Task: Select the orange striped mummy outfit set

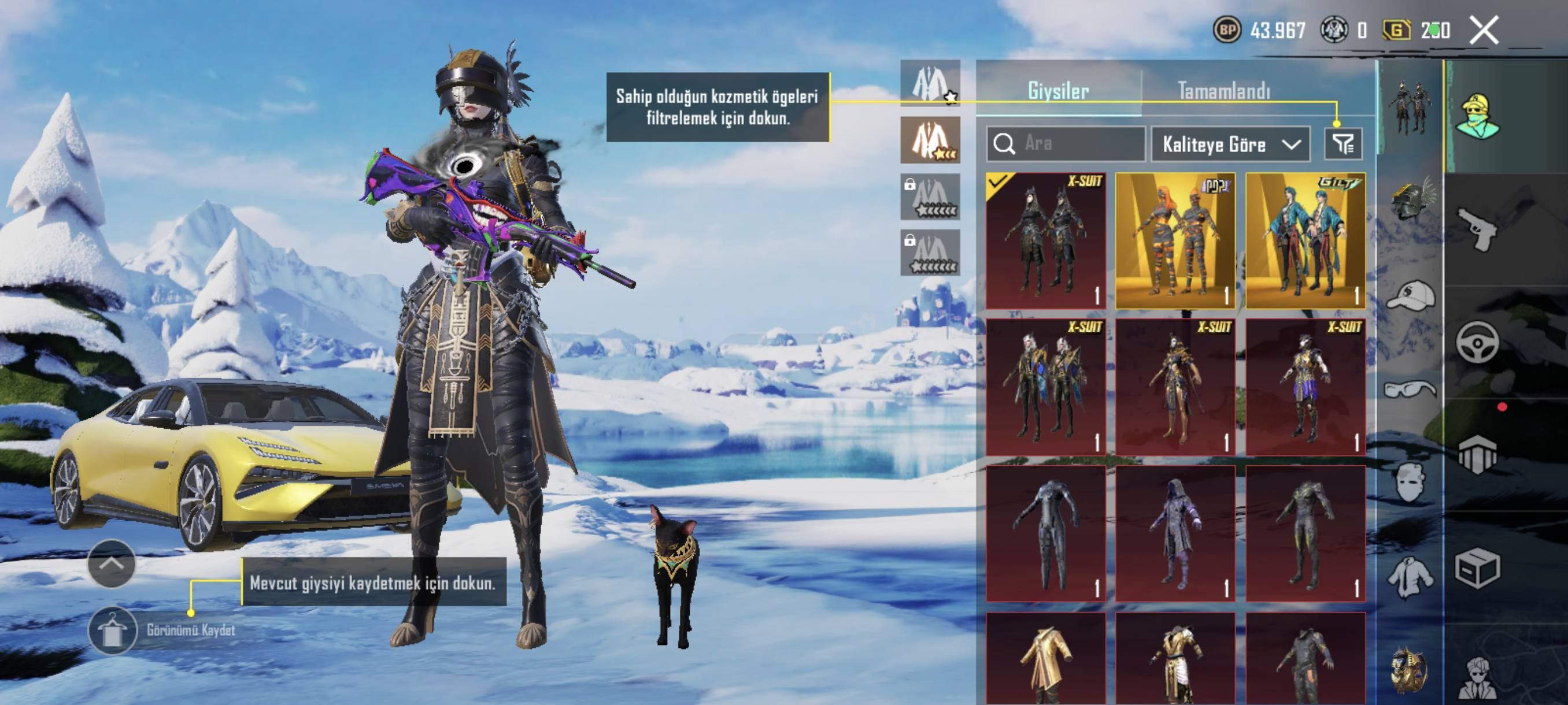Action: (1175, 241)
